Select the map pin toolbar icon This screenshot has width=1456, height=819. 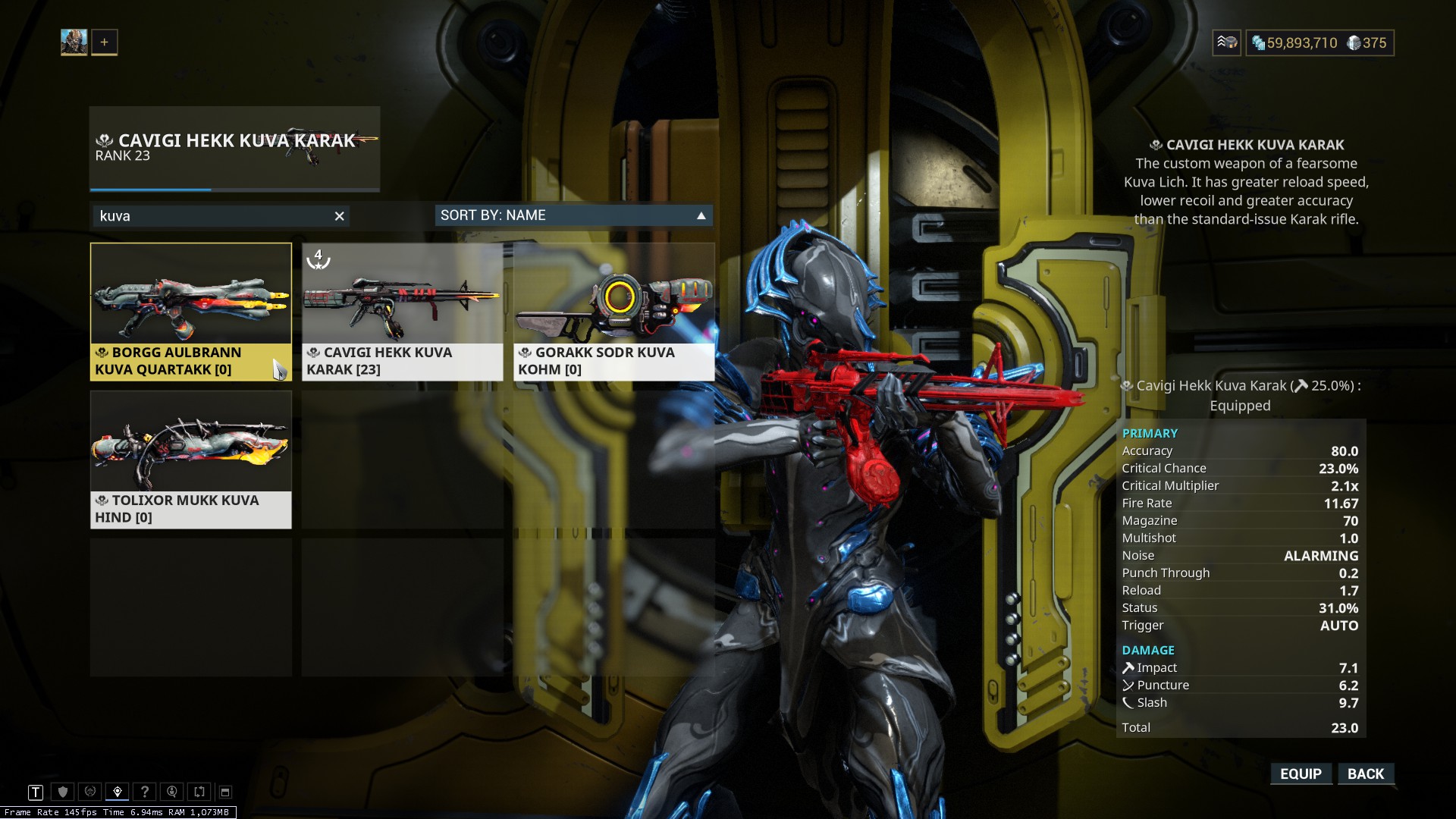tap(118, 792)
